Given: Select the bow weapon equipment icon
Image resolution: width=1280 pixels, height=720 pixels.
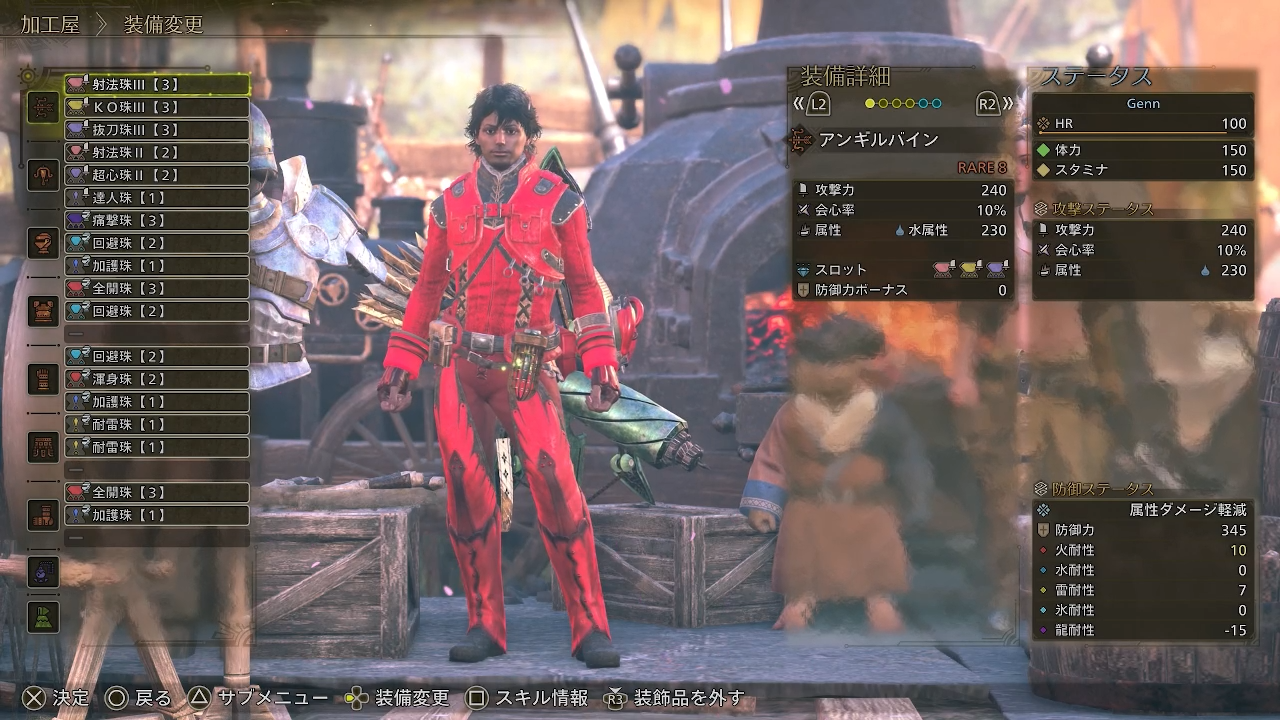Looking at the screenshot, I should 43,107.
